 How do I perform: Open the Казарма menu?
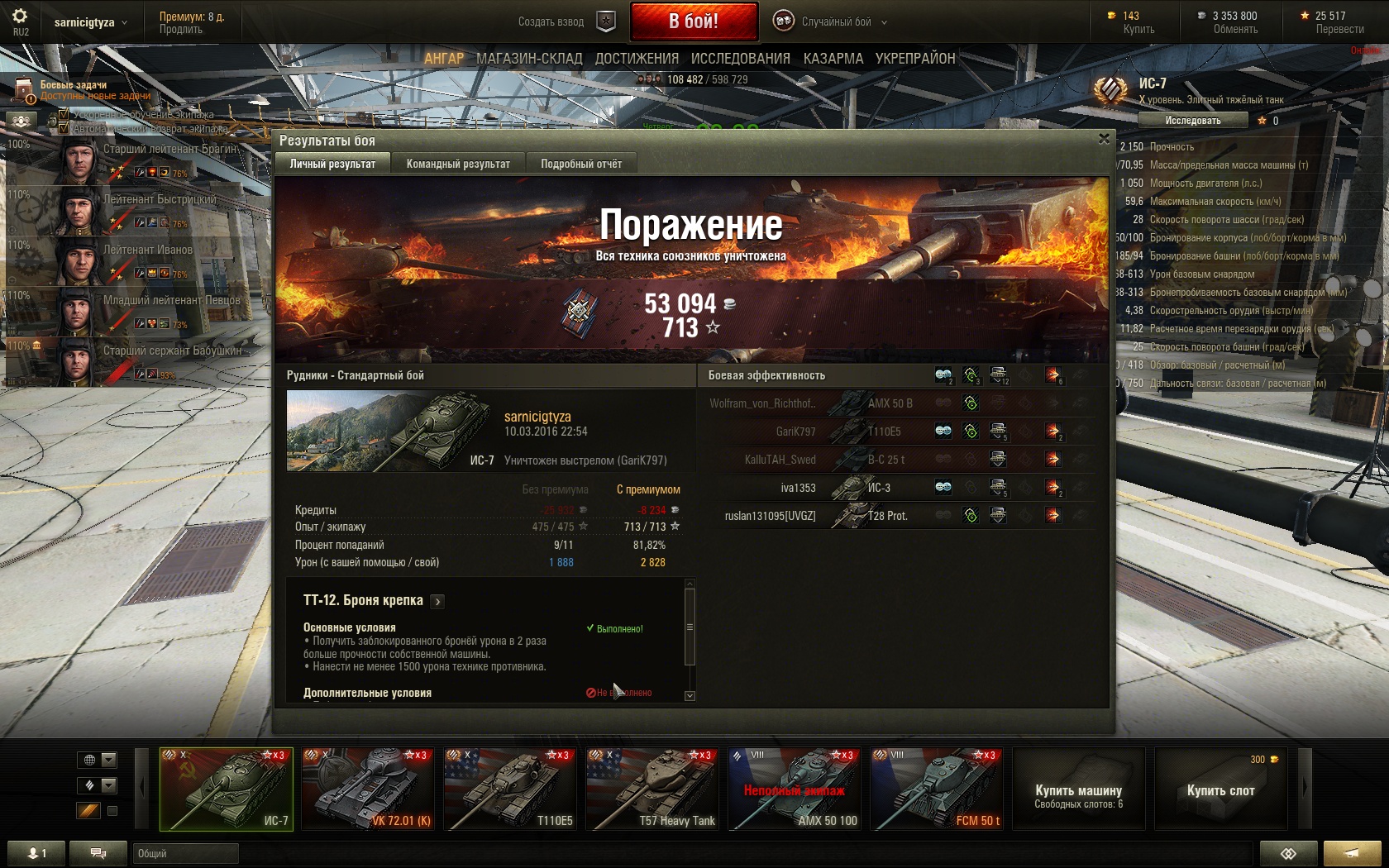tap(833, 59)
